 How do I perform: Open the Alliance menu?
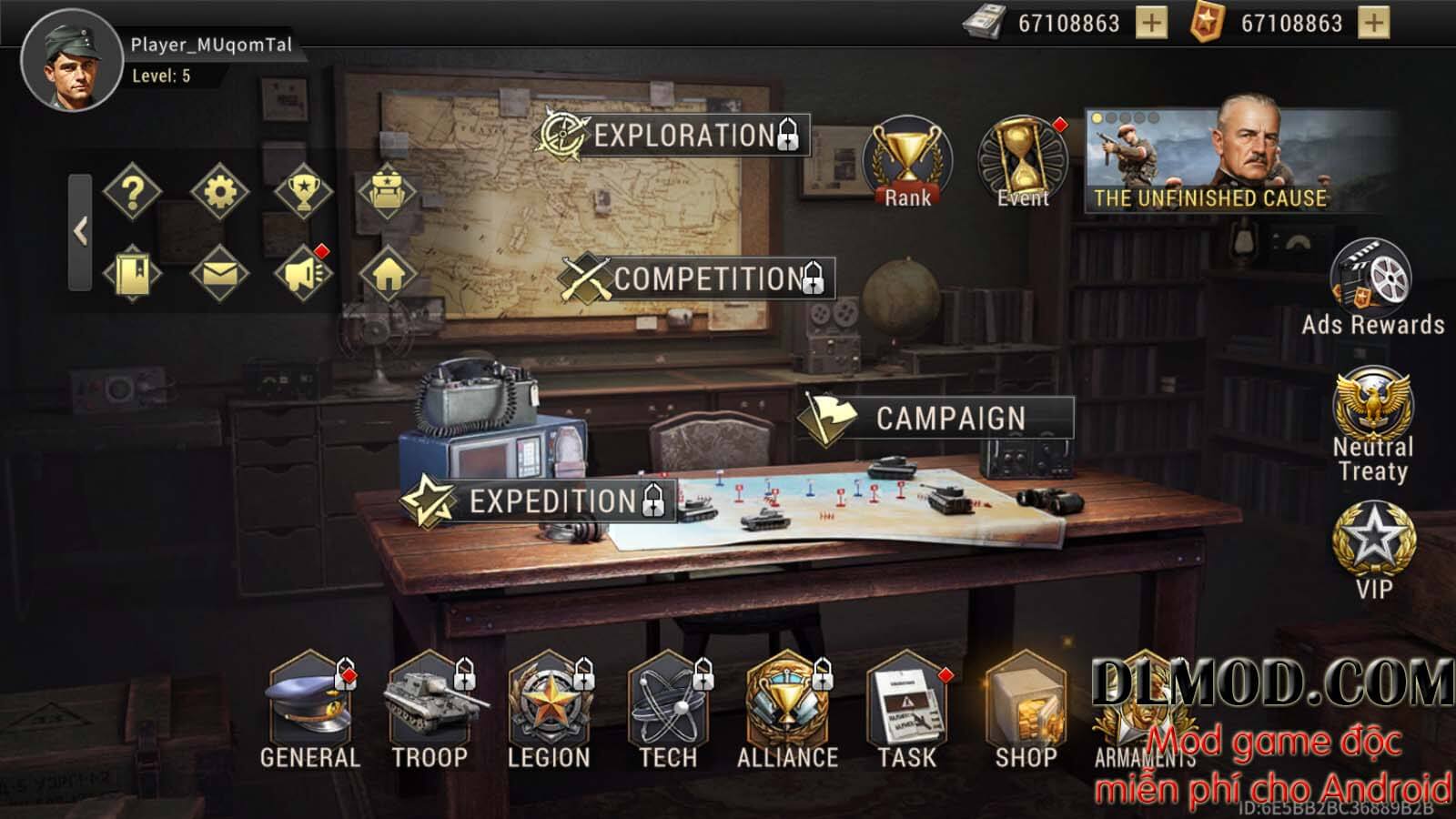click(787, 710)
